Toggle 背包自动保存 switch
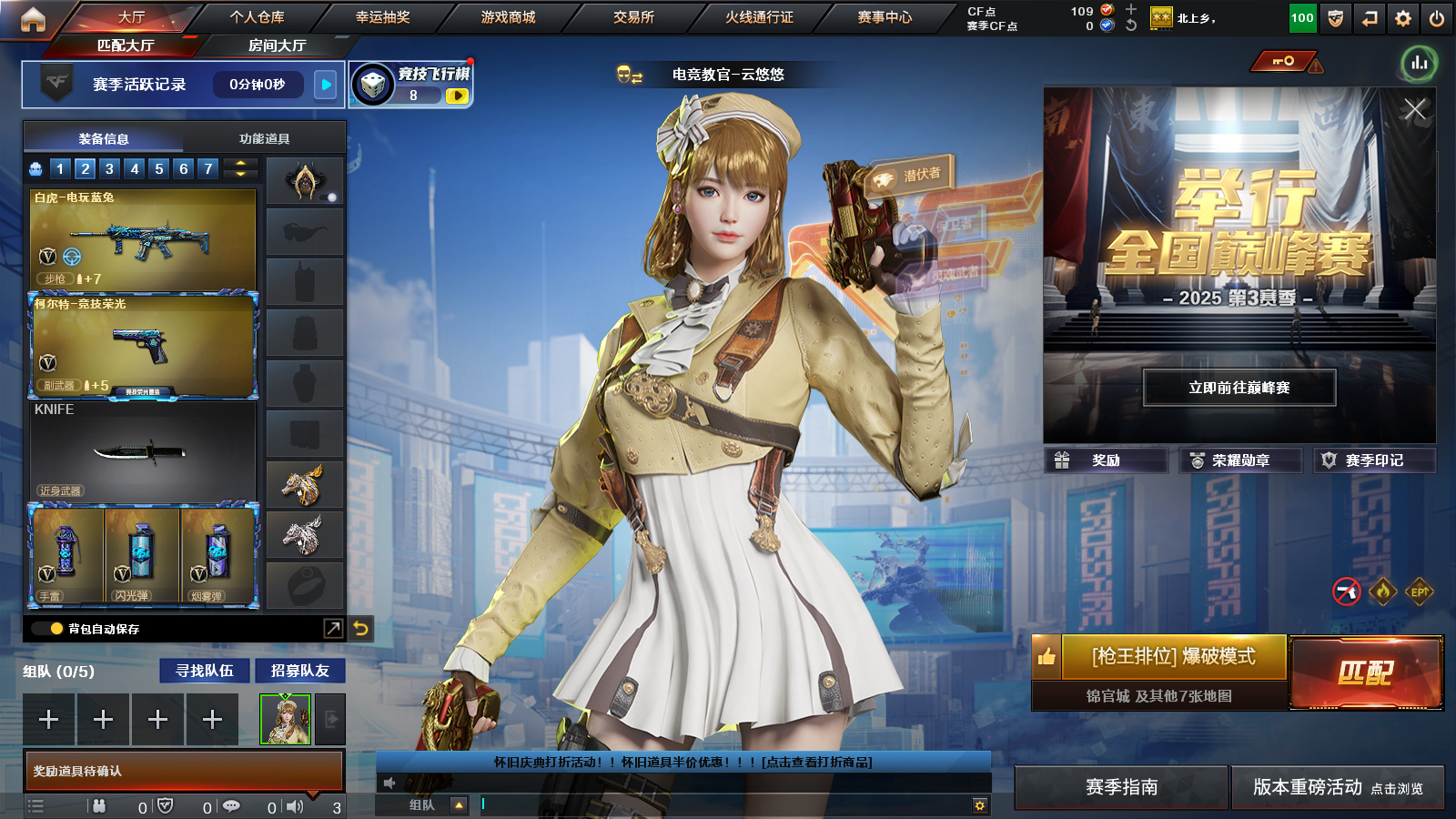1456x819 pixels. click(x=47, y=629)
